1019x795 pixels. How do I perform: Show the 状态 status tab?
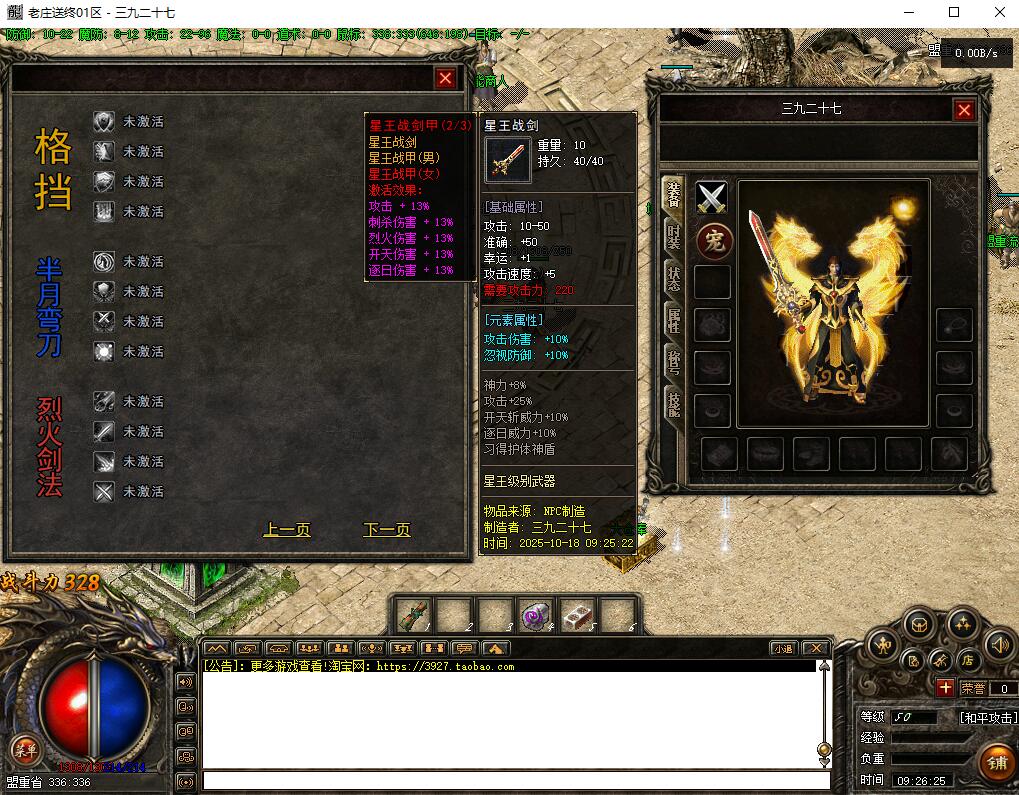pos(675,280)
